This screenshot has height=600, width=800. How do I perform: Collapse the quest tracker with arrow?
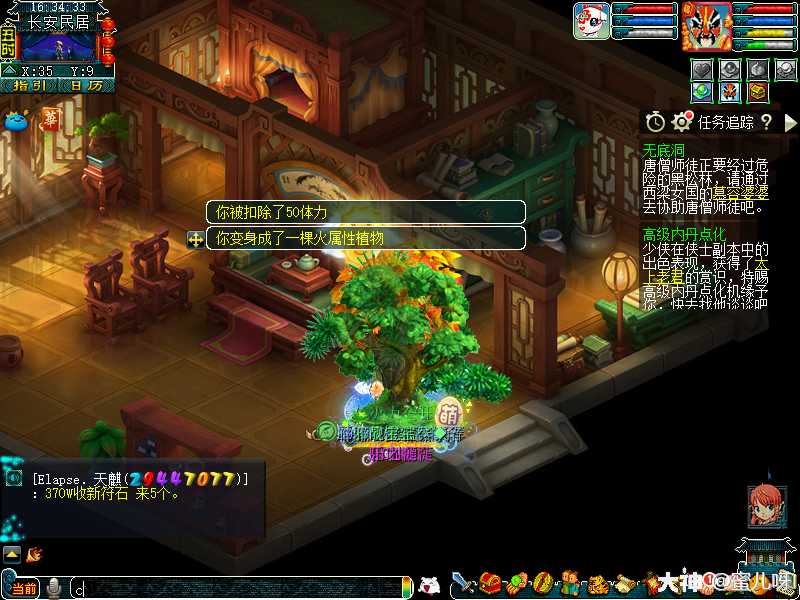point(790,121)
